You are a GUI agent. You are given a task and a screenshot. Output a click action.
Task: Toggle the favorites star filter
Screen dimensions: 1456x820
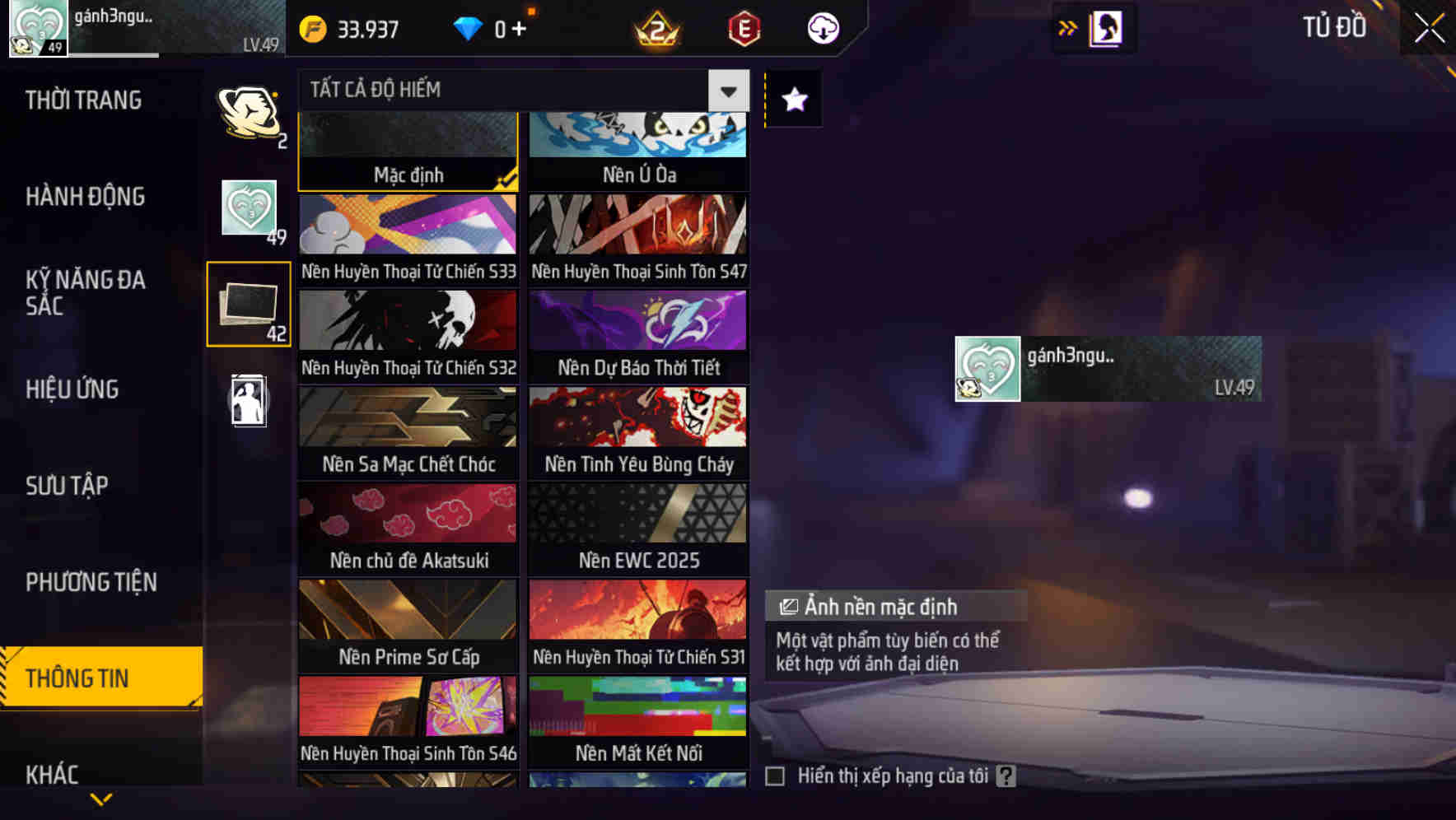click(x=792, y=100)
